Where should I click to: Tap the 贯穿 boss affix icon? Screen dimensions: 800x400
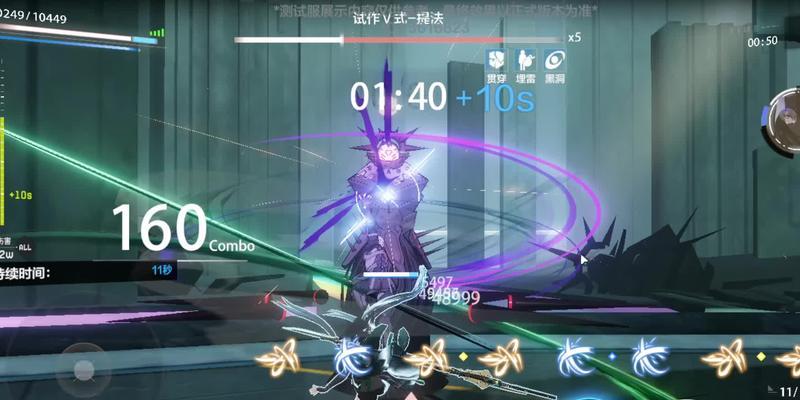tap(496, 57)
